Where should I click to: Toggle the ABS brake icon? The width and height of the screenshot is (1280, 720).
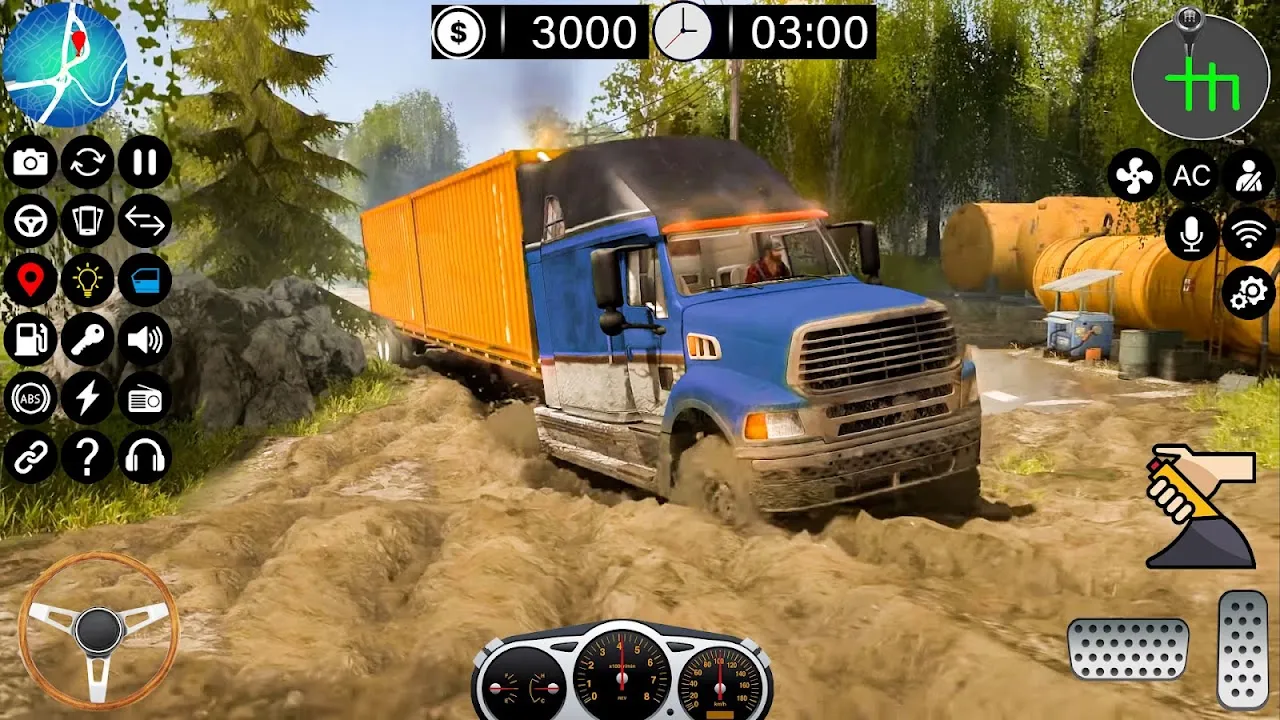[30, 398]
